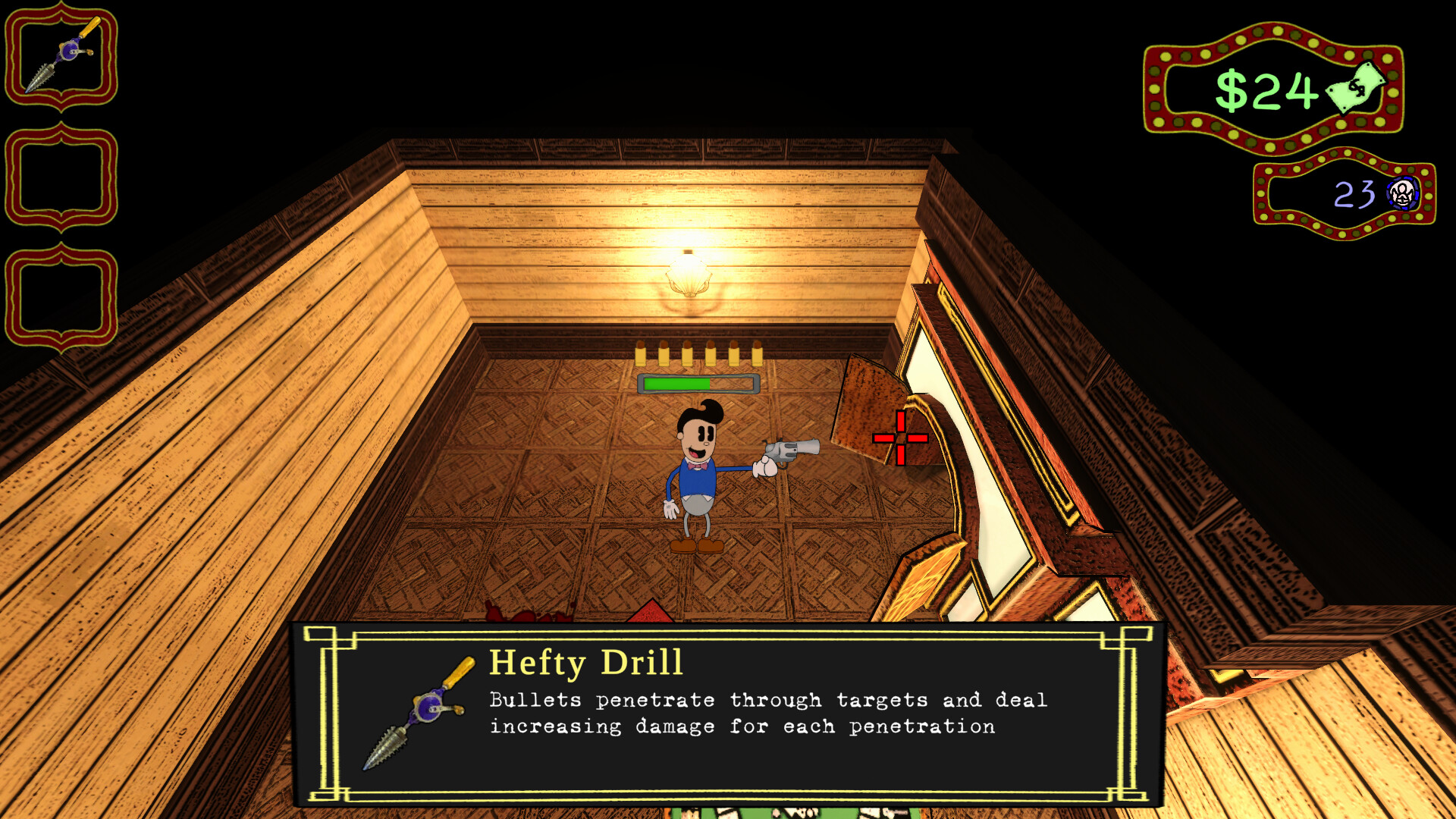Click the red crosshair reticle
Viewport: 1456px width, 819px height.
click(x=899, y=438)
